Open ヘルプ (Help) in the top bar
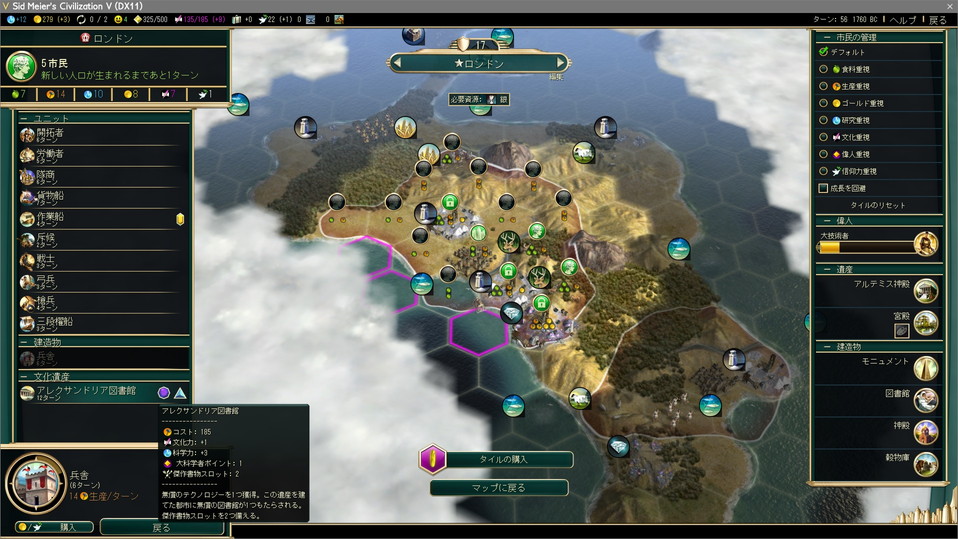The image size is (958, 539). 902,20
